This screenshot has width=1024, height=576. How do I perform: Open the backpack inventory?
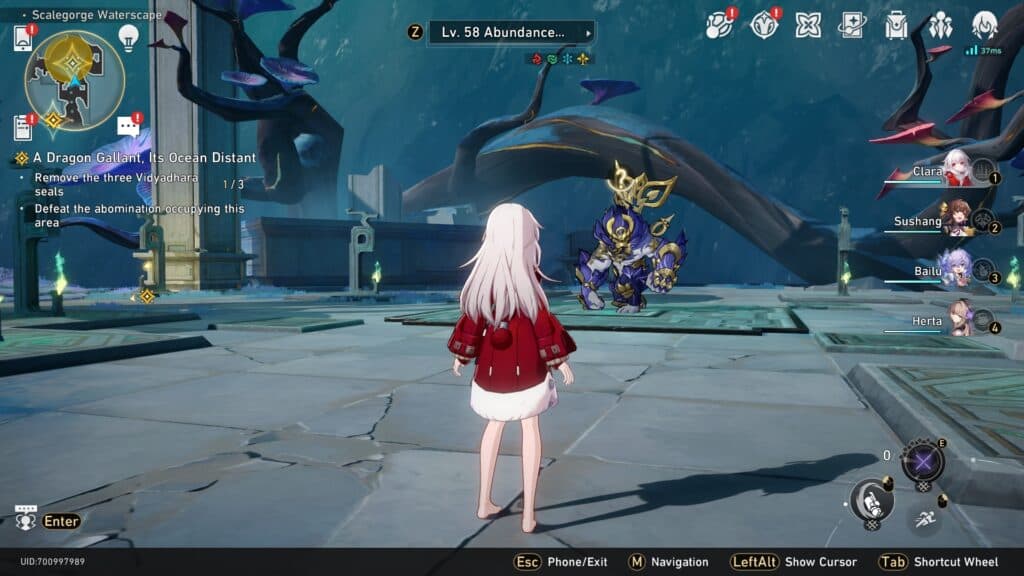click(x=896, y=26)
